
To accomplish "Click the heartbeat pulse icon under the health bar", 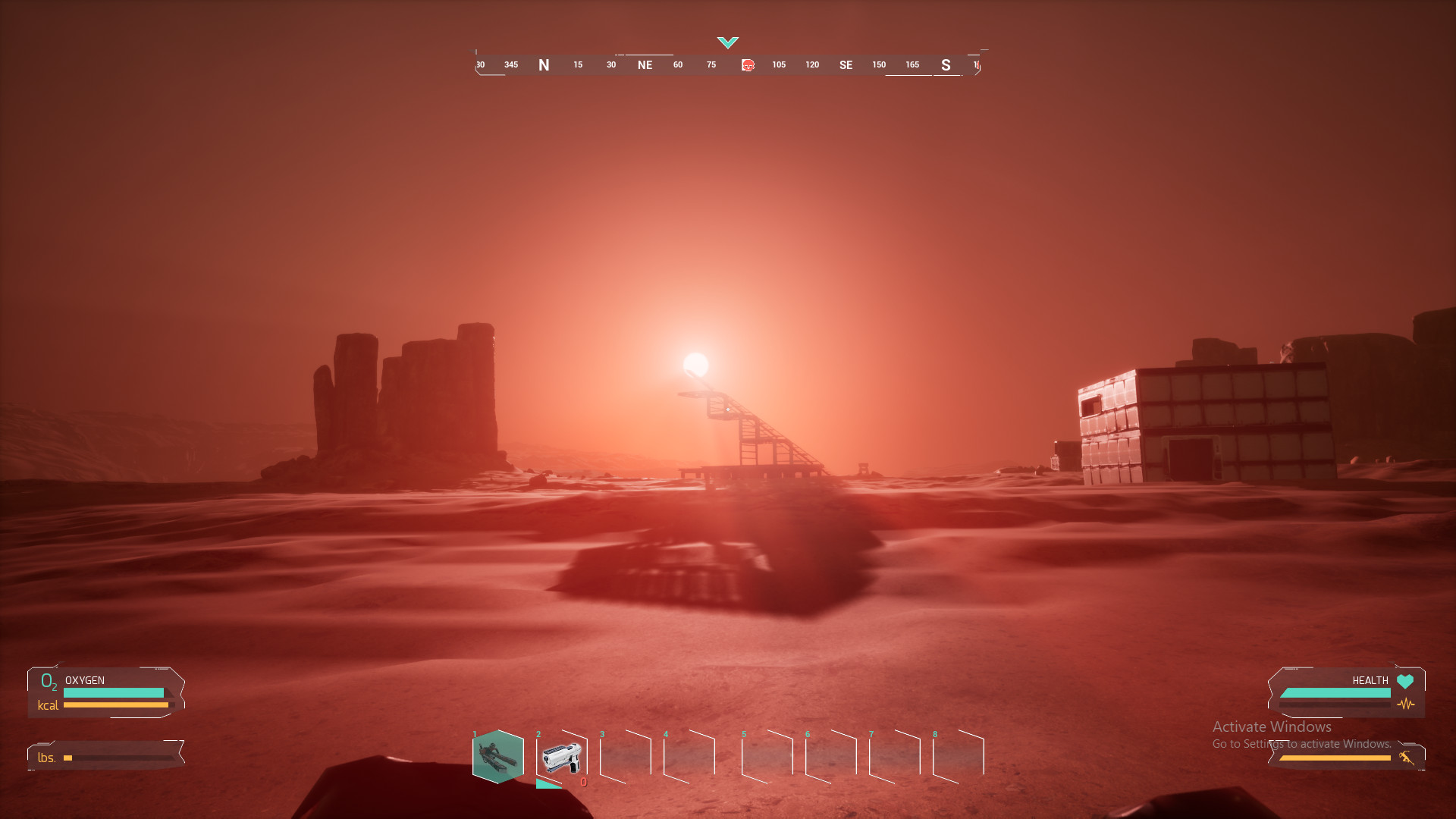I will (1407, 705).
